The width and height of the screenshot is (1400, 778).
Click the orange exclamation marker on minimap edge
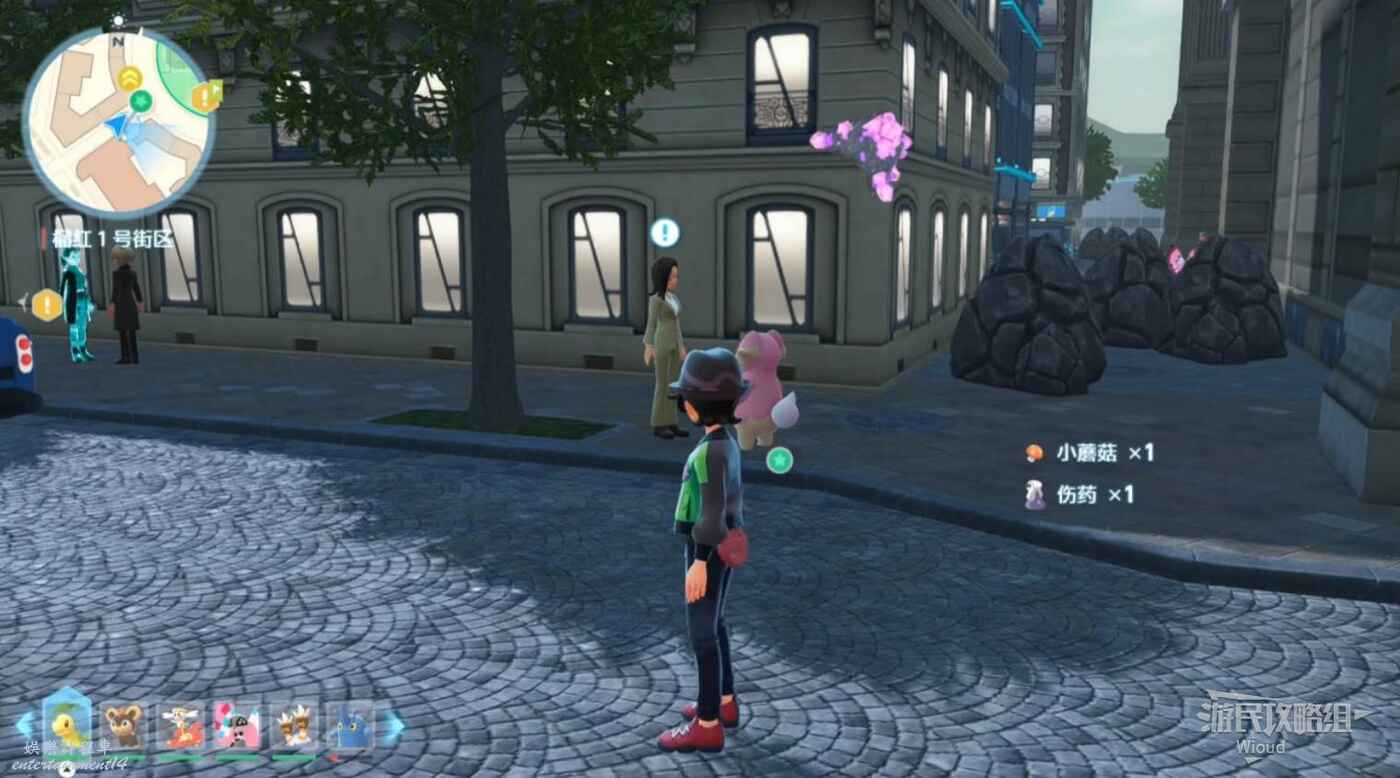click(206, 96)
